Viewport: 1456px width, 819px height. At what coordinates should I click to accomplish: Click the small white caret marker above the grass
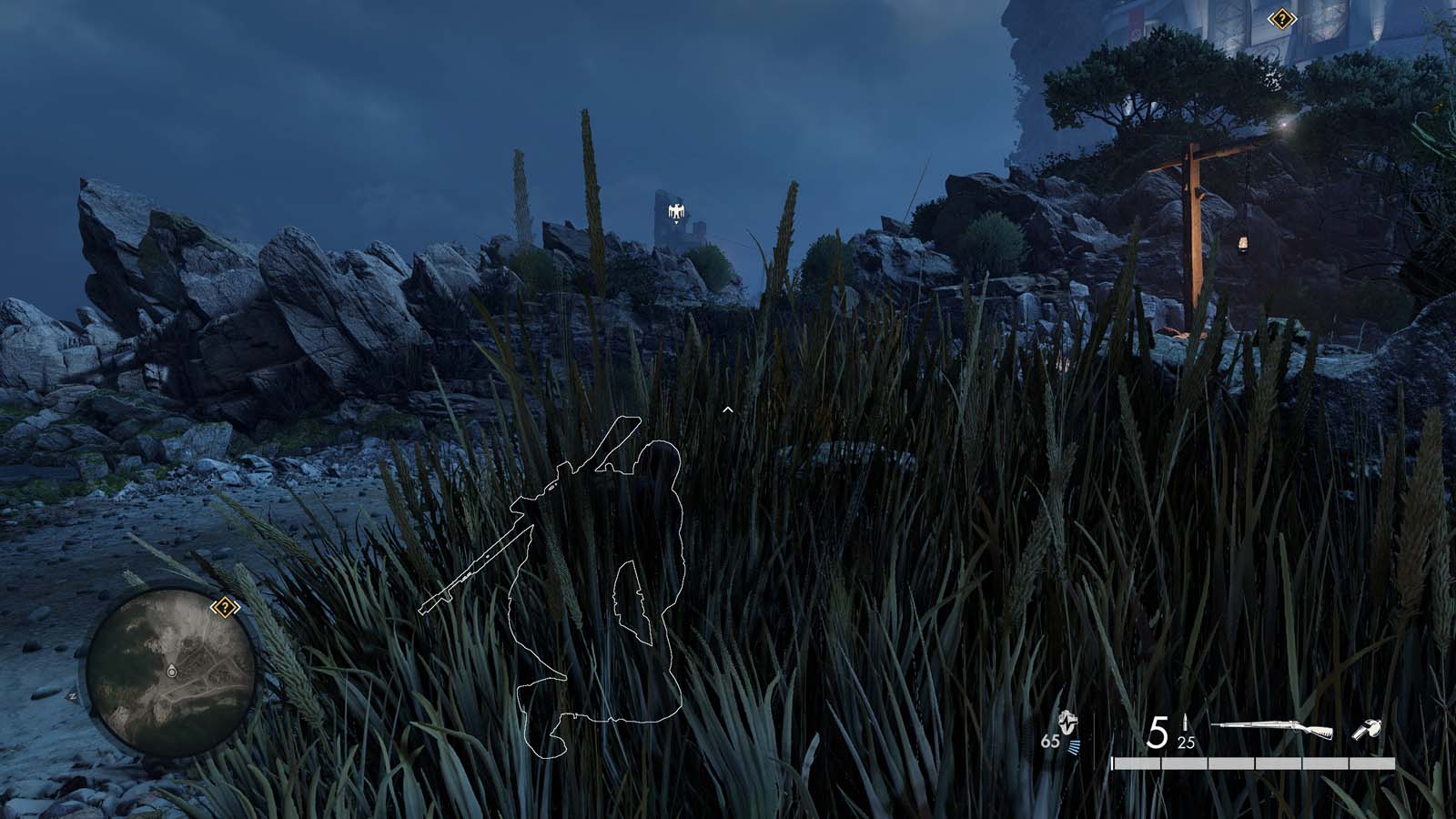pyautogui.click(x=727, y=409)
